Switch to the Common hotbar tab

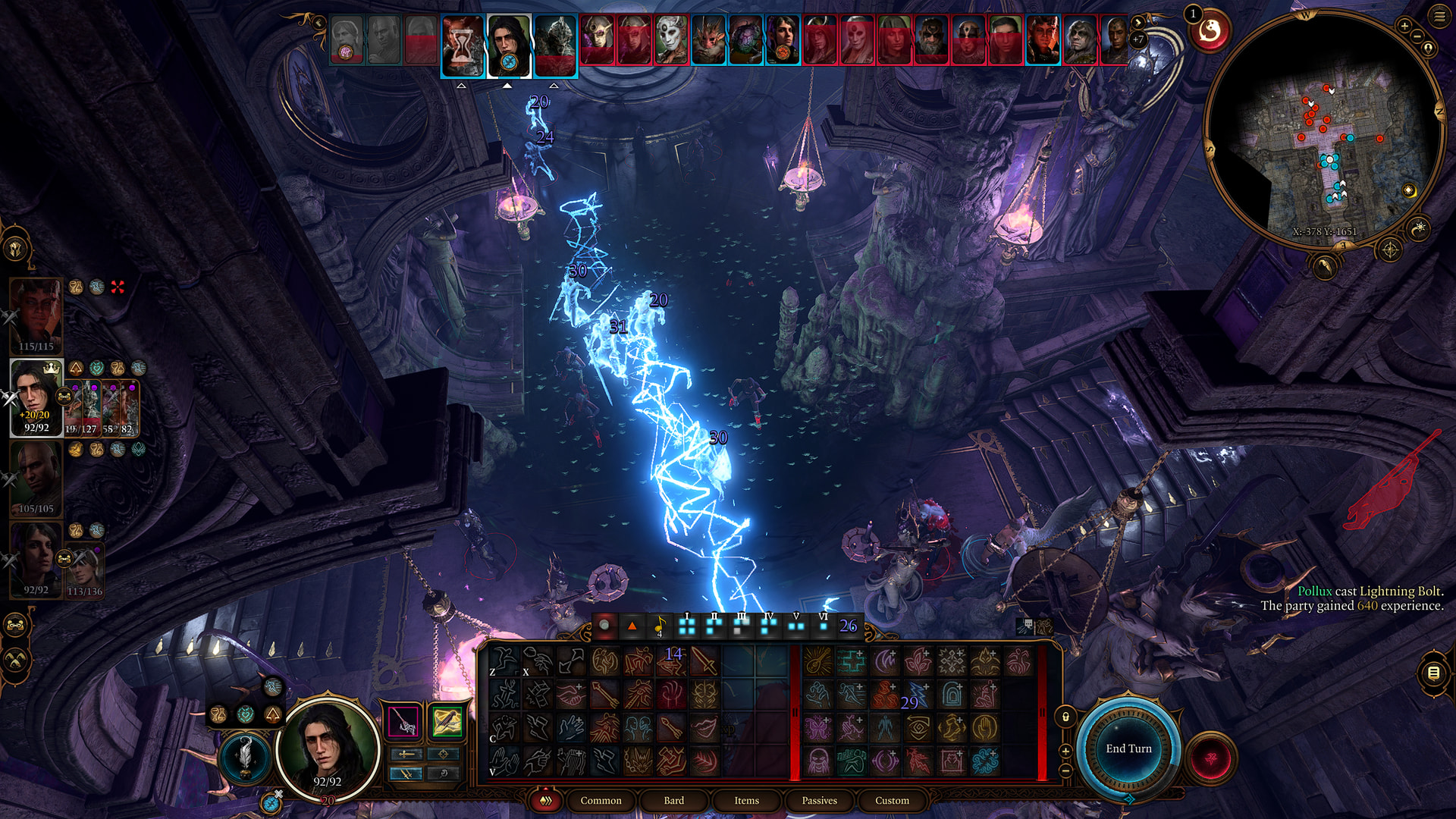tap(601, 800)
